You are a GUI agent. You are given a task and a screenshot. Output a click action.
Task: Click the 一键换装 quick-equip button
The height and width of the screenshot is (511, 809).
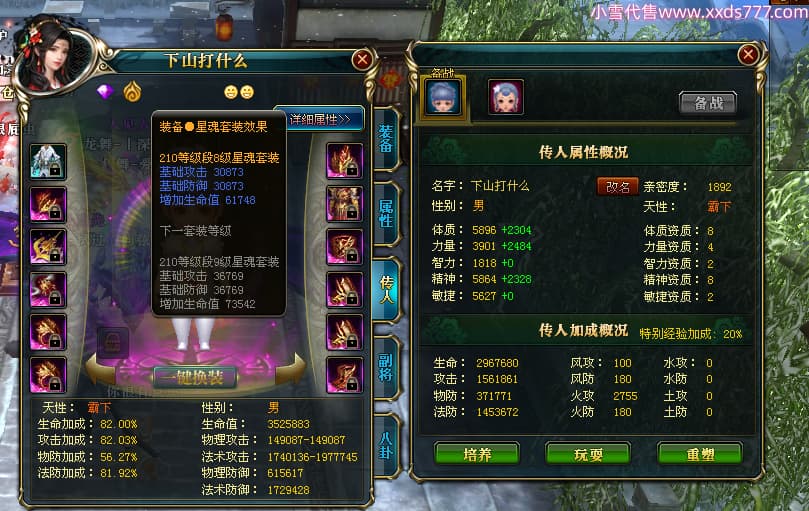pyautogui.click(x=195, y=377)
